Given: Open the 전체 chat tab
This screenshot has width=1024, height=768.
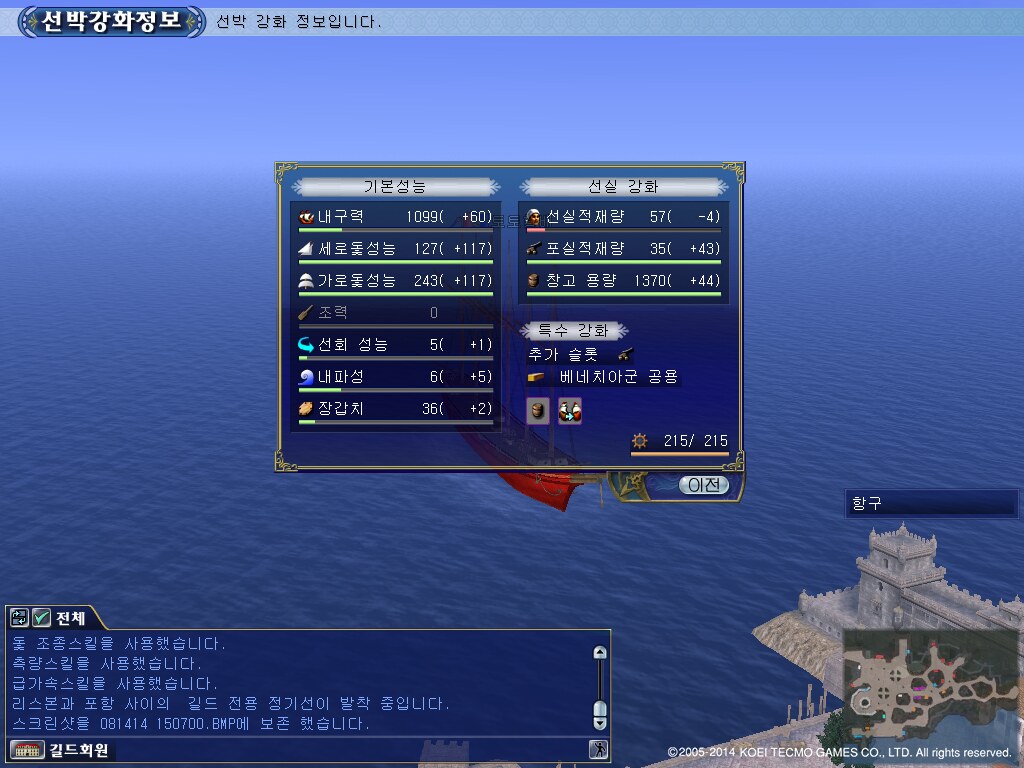Looking at the screenshot, I should coord(70,618).
